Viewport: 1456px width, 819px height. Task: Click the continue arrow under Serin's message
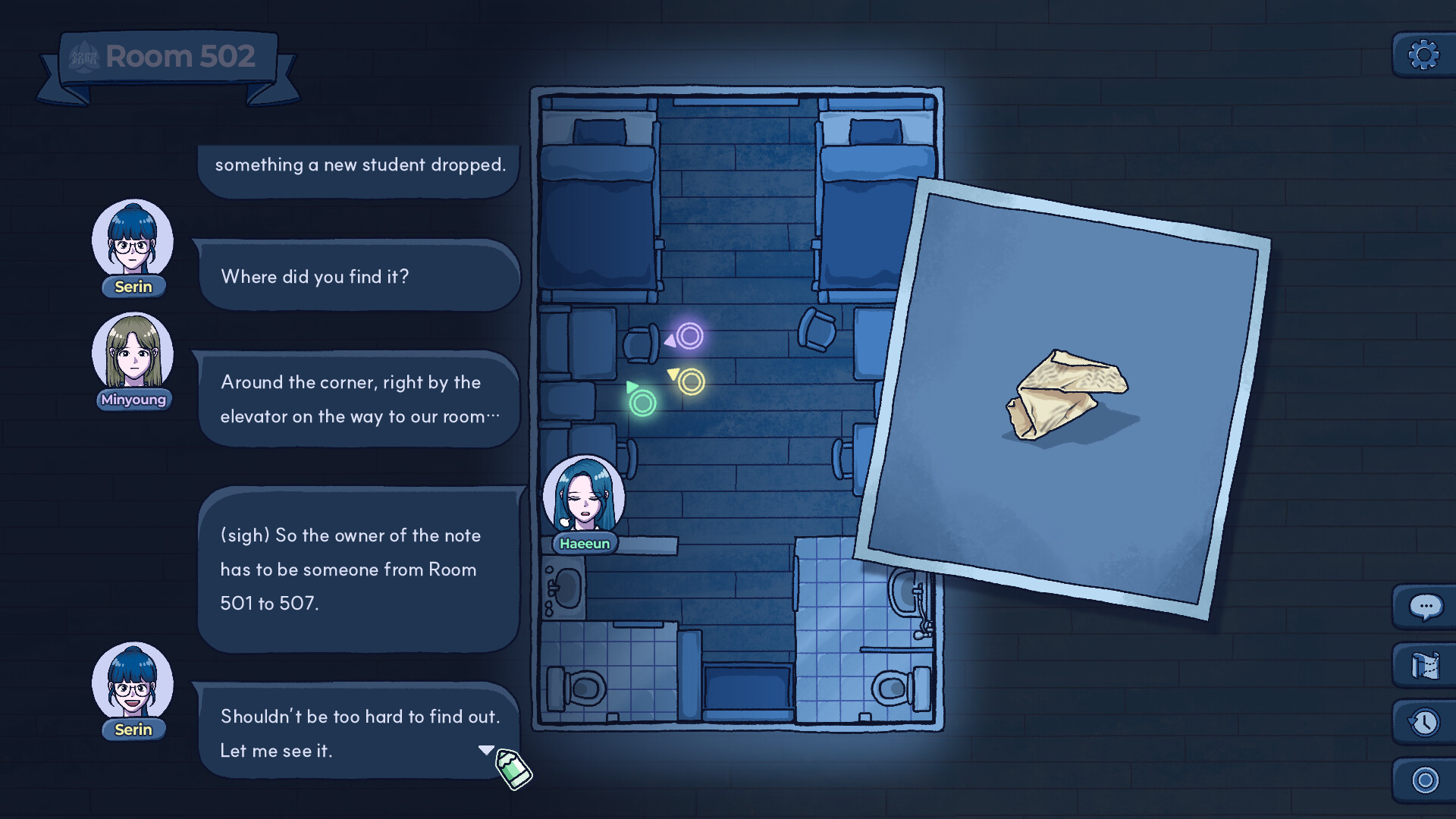[488, 749]
